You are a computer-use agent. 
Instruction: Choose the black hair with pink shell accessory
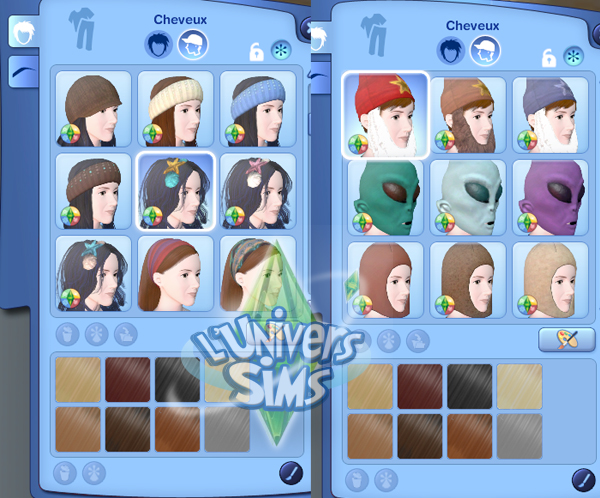[258, 191]
